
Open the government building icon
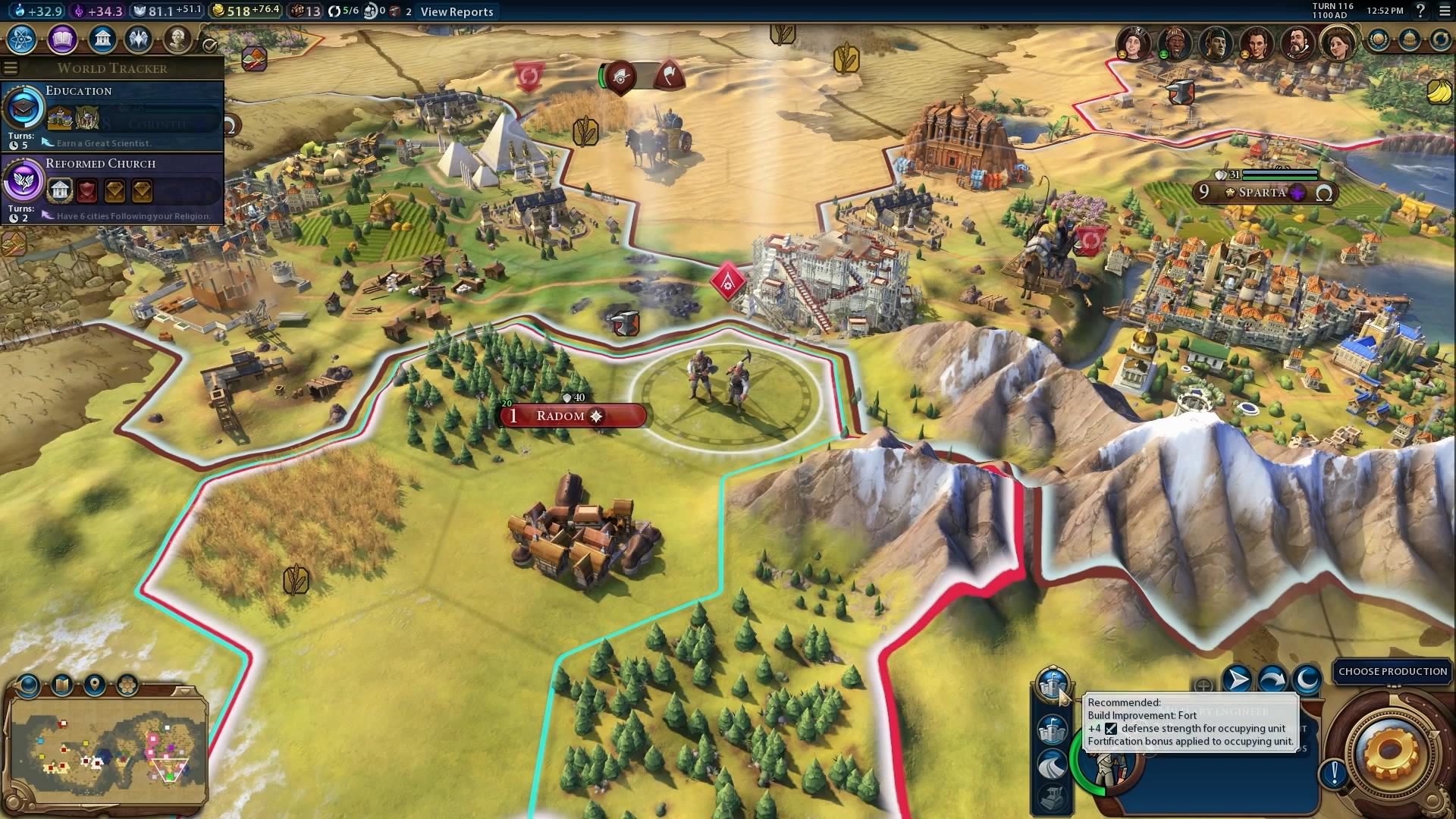tap(102, 39)
